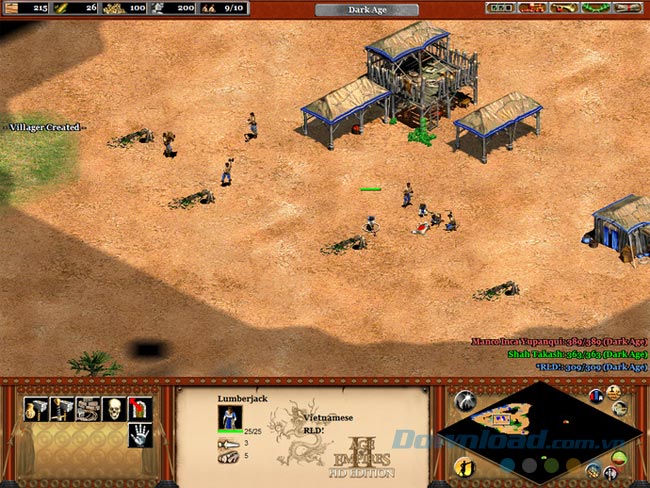Click the skull delete unit button

pos(114,408)
